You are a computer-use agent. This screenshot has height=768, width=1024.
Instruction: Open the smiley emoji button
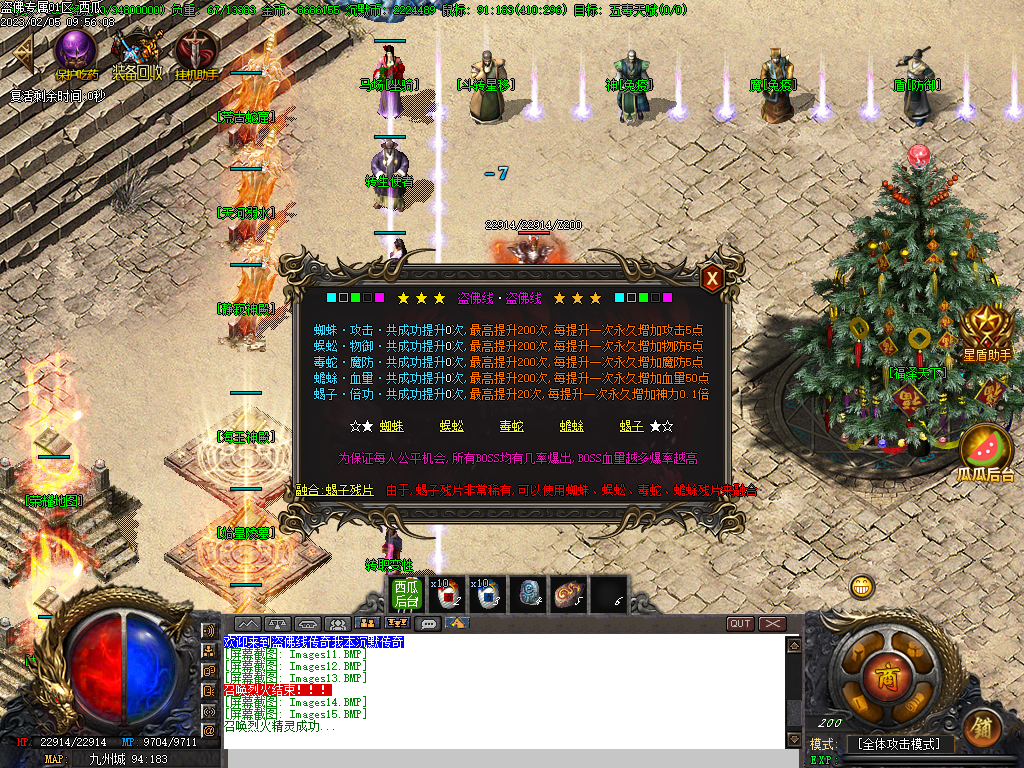[x=861, y=587]
